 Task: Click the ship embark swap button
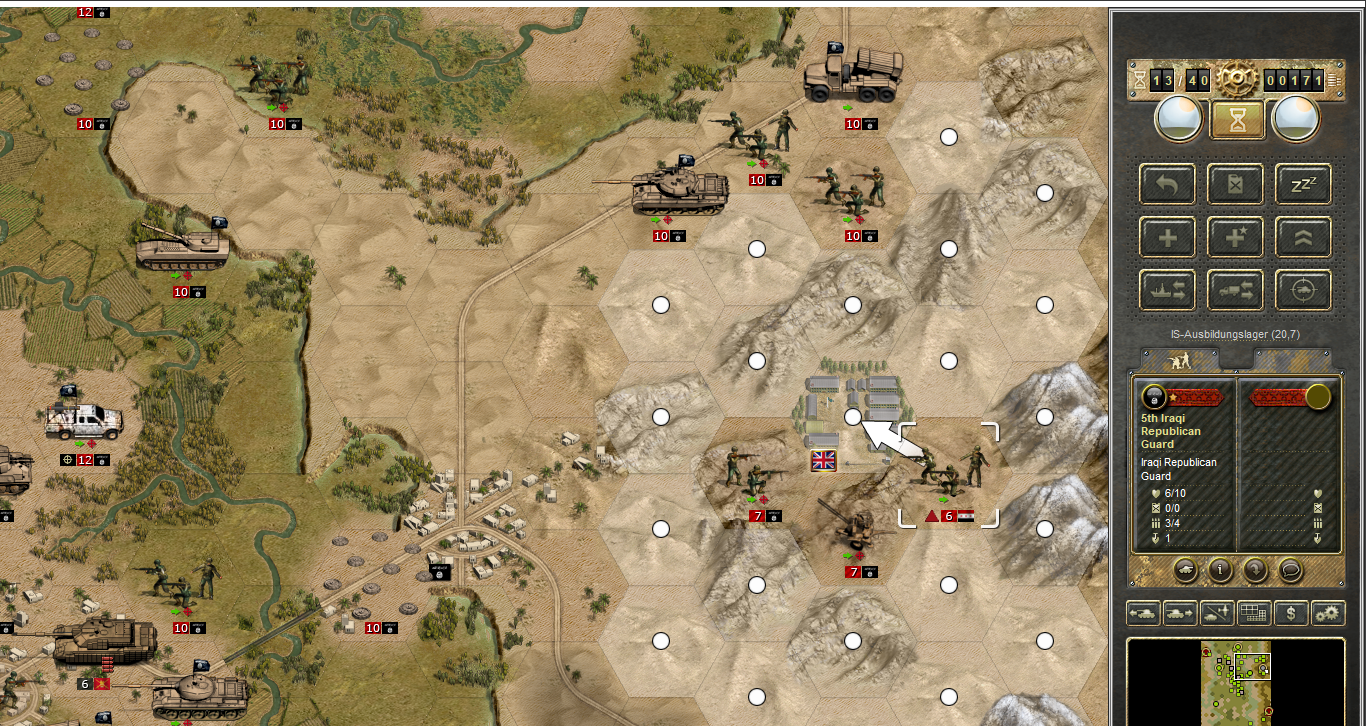1167,291
